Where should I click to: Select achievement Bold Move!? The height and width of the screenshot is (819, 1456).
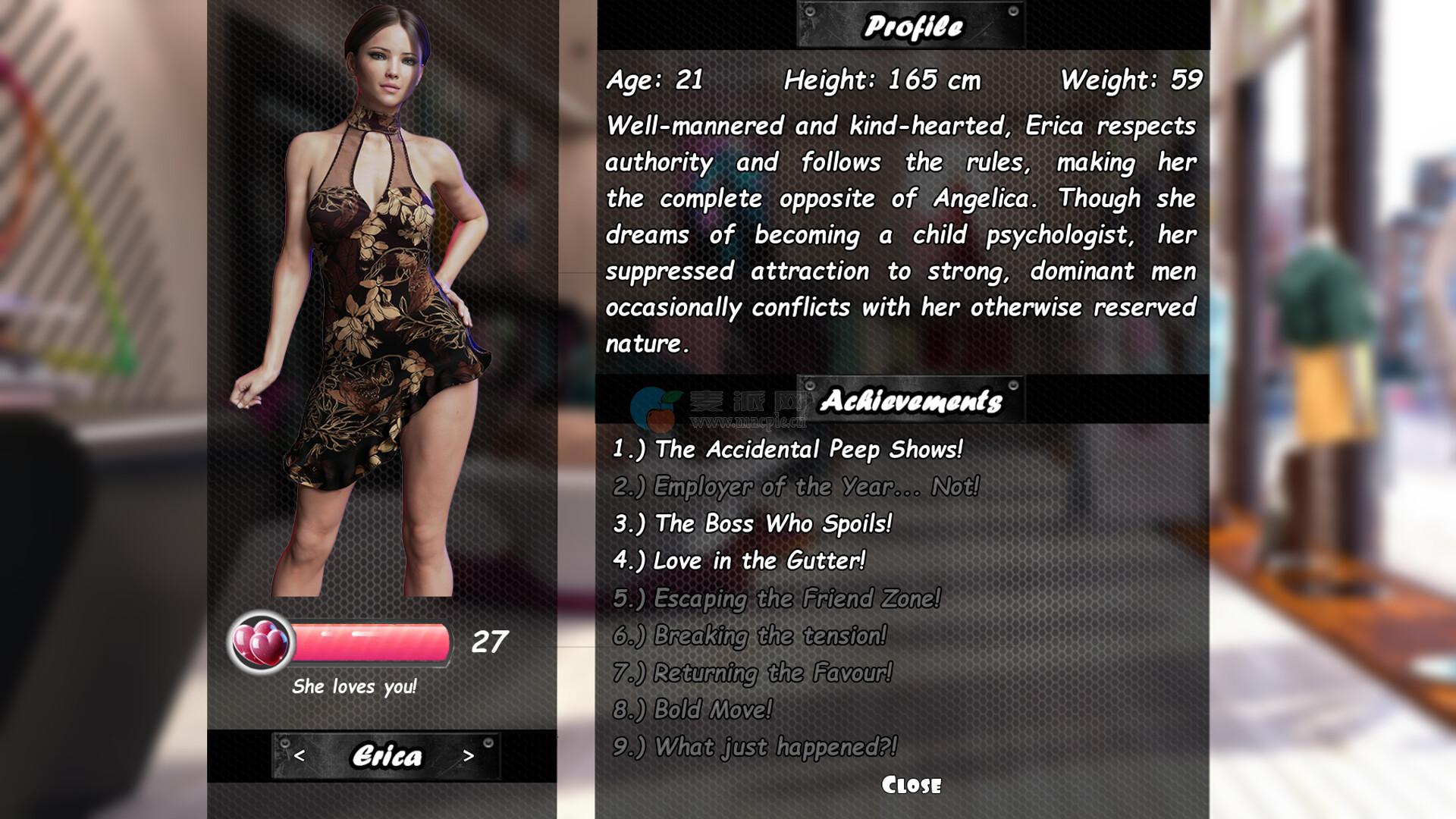coord(692,710)
